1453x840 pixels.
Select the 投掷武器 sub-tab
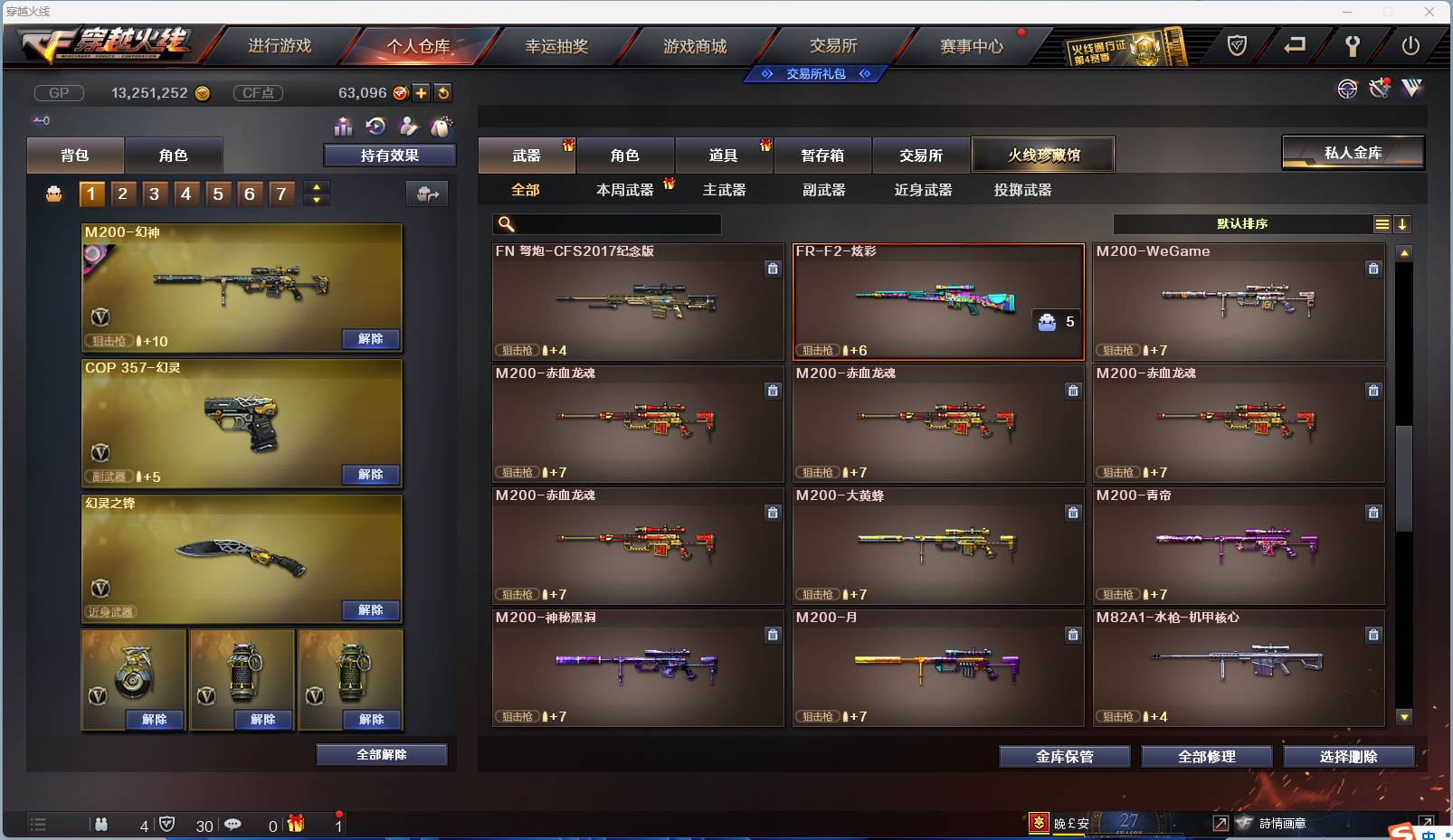[x=1021, y=190]
